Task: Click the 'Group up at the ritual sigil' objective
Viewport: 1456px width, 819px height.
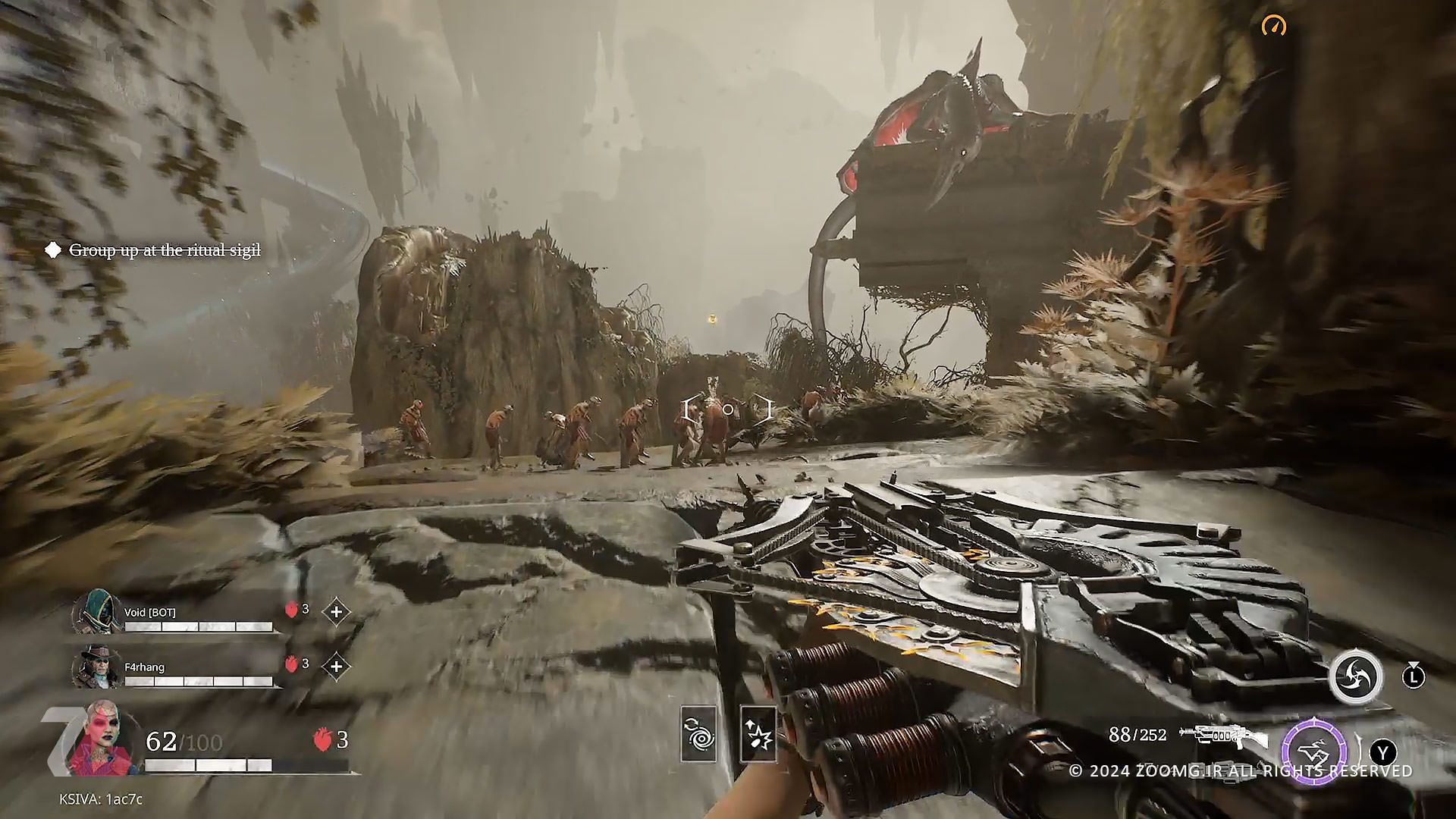Action: pyautogui.click(x=165, y=250)
